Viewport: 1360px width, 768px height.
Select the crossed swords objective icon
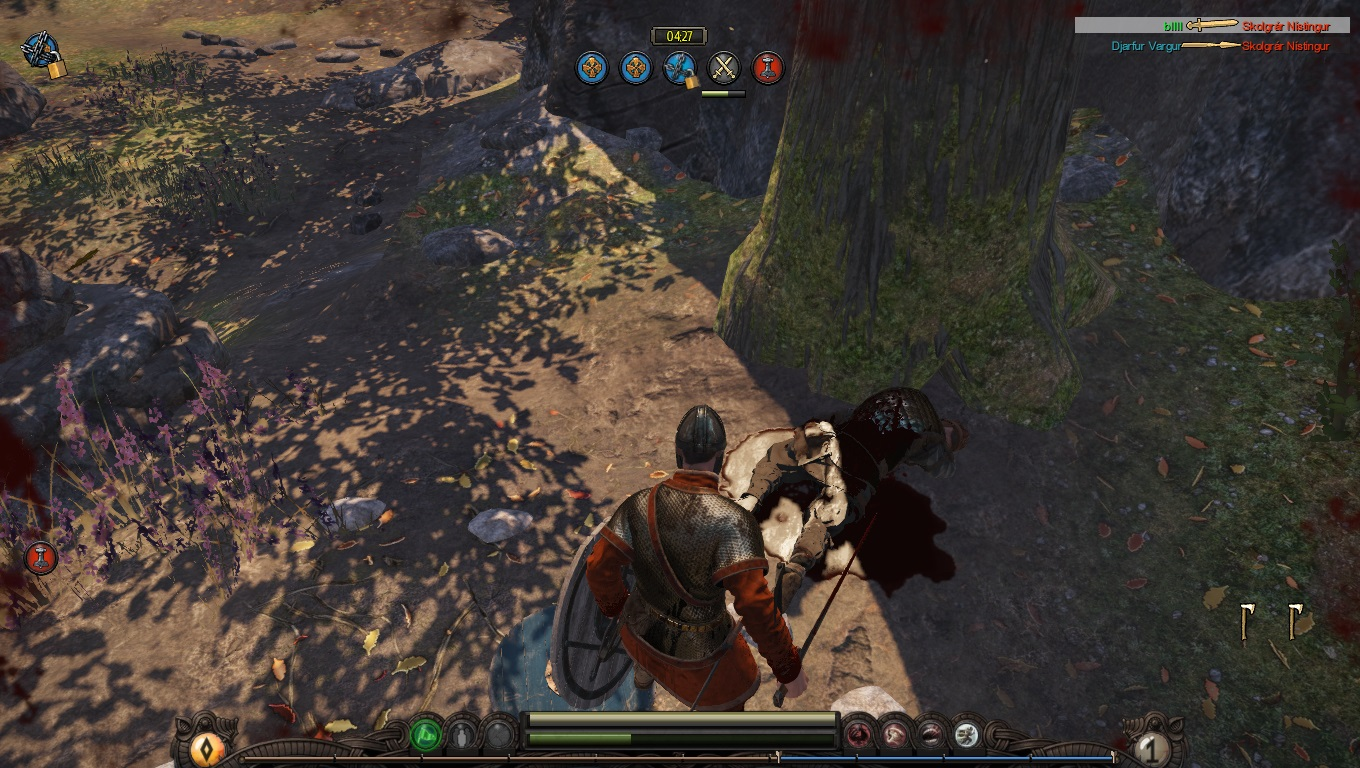724,68
